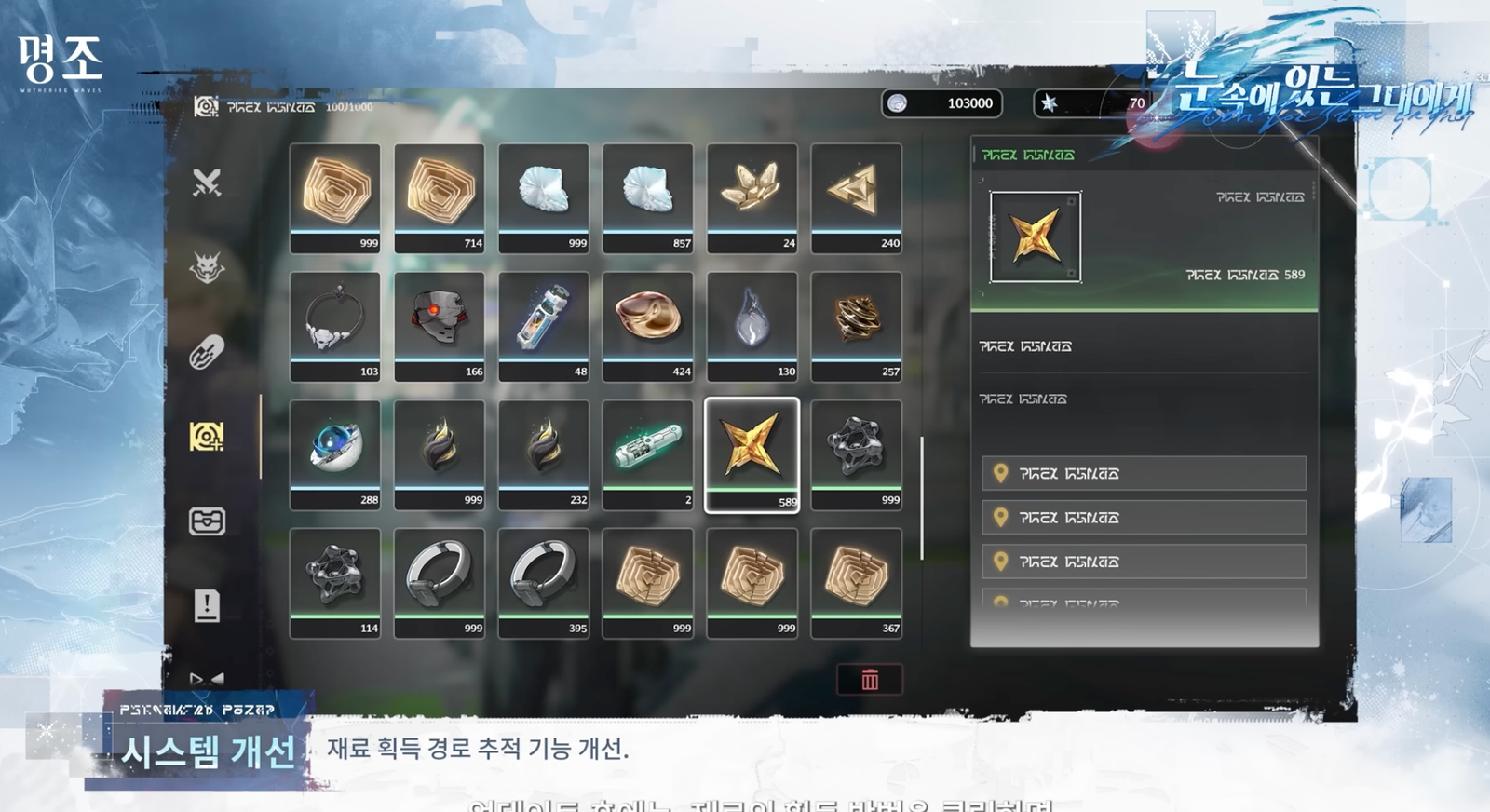The image size is (1490, 812).
Task: Select the silver ring item with 395
Action: (x=544, y=582)
